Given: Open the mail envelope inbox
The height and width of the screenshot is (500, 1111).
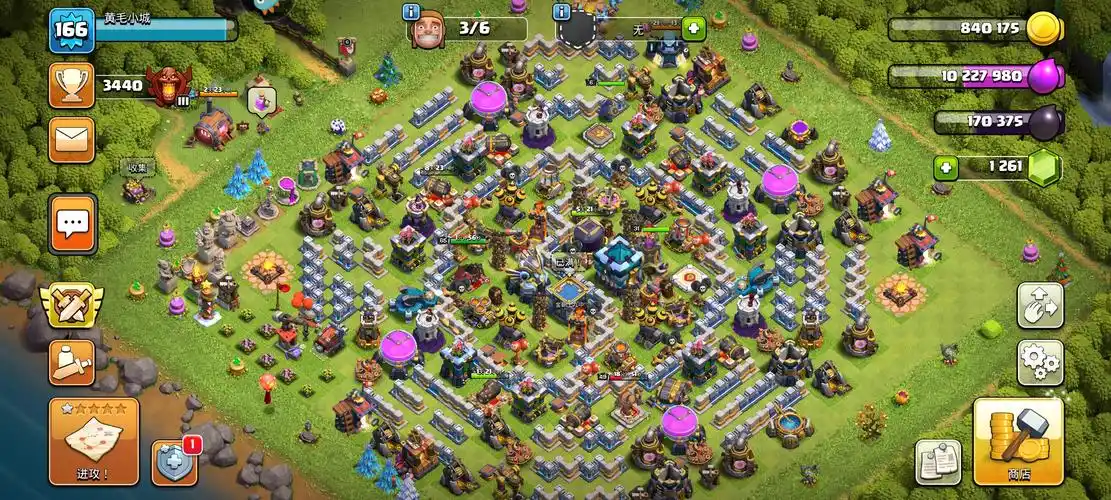Looking at the screenshot, I should pyautogui.click(x=72, y=140).
